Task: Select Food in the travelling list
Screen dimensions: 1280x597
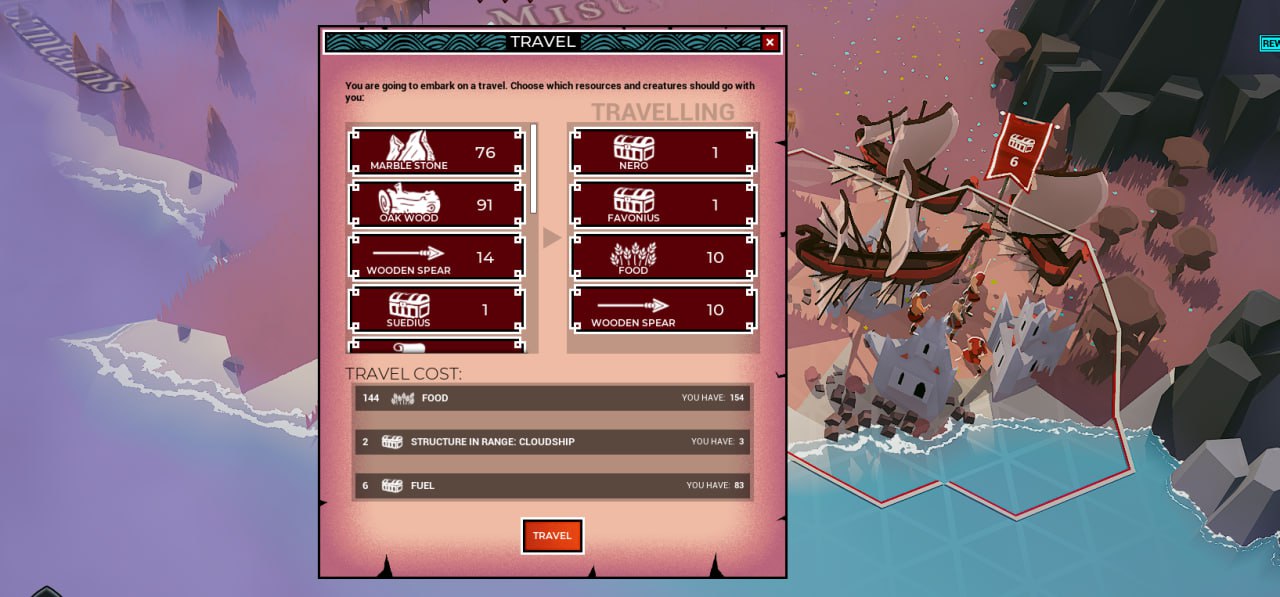Action: tap(662, 257)
